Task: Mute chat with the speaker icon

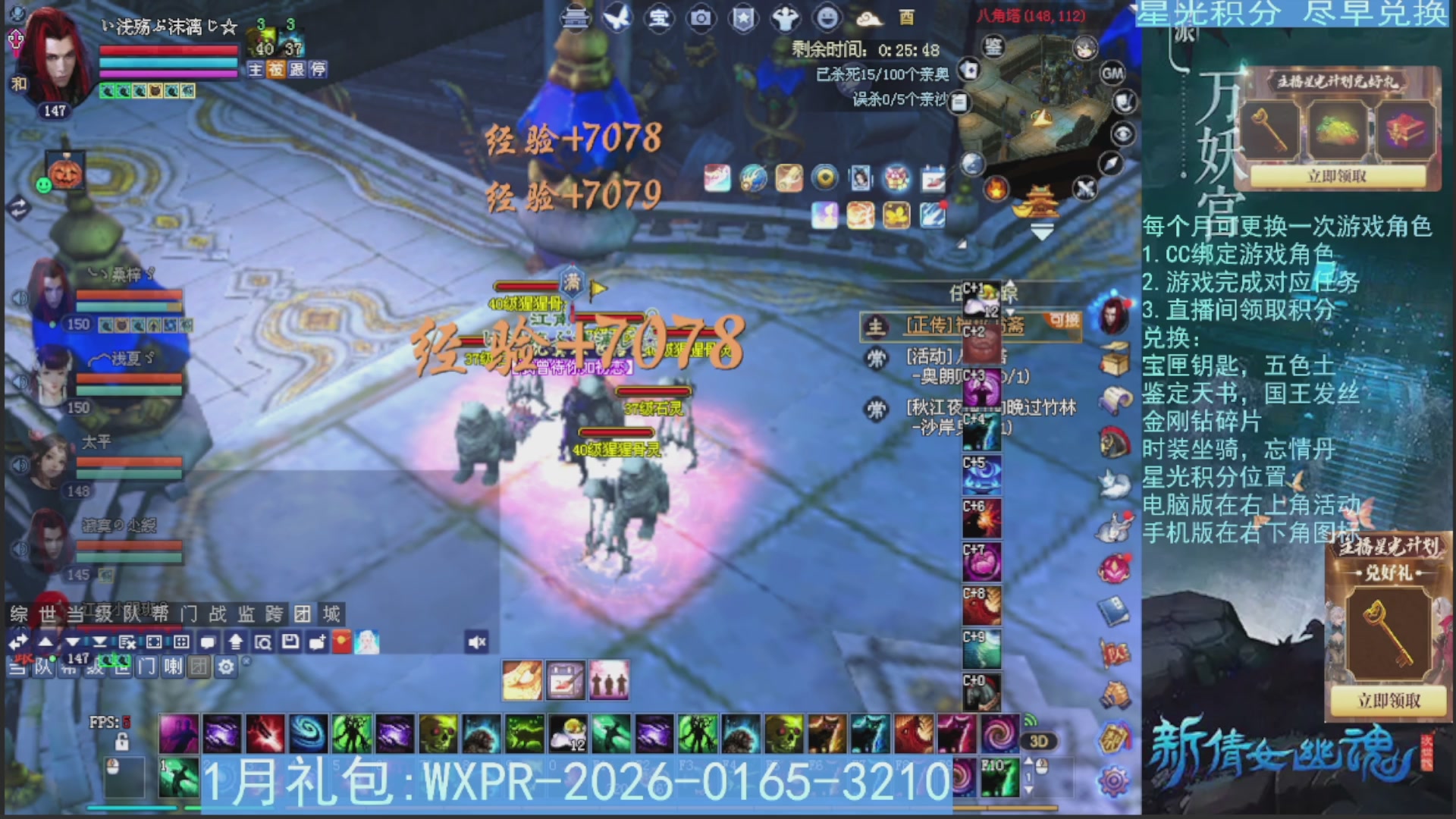Action: (x=477, y=642)
